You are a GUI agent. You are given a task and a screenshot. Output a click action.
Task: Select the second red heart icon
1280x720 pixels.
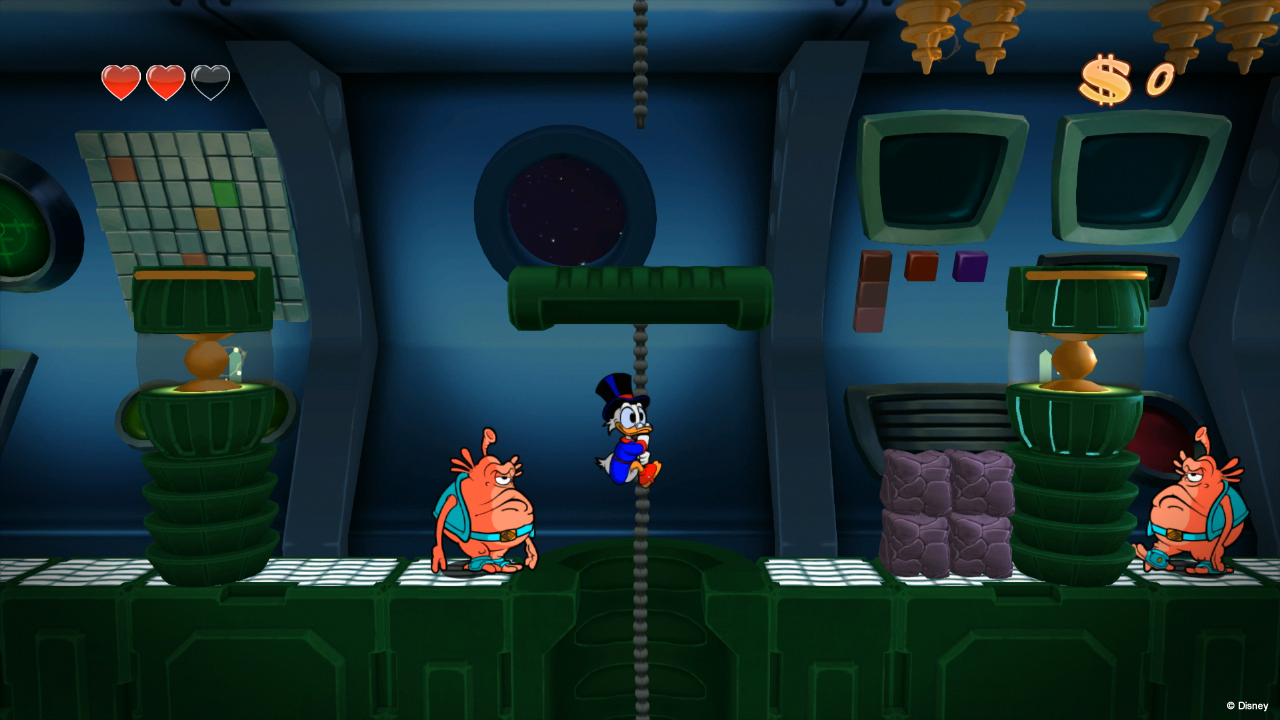(166, 80)
